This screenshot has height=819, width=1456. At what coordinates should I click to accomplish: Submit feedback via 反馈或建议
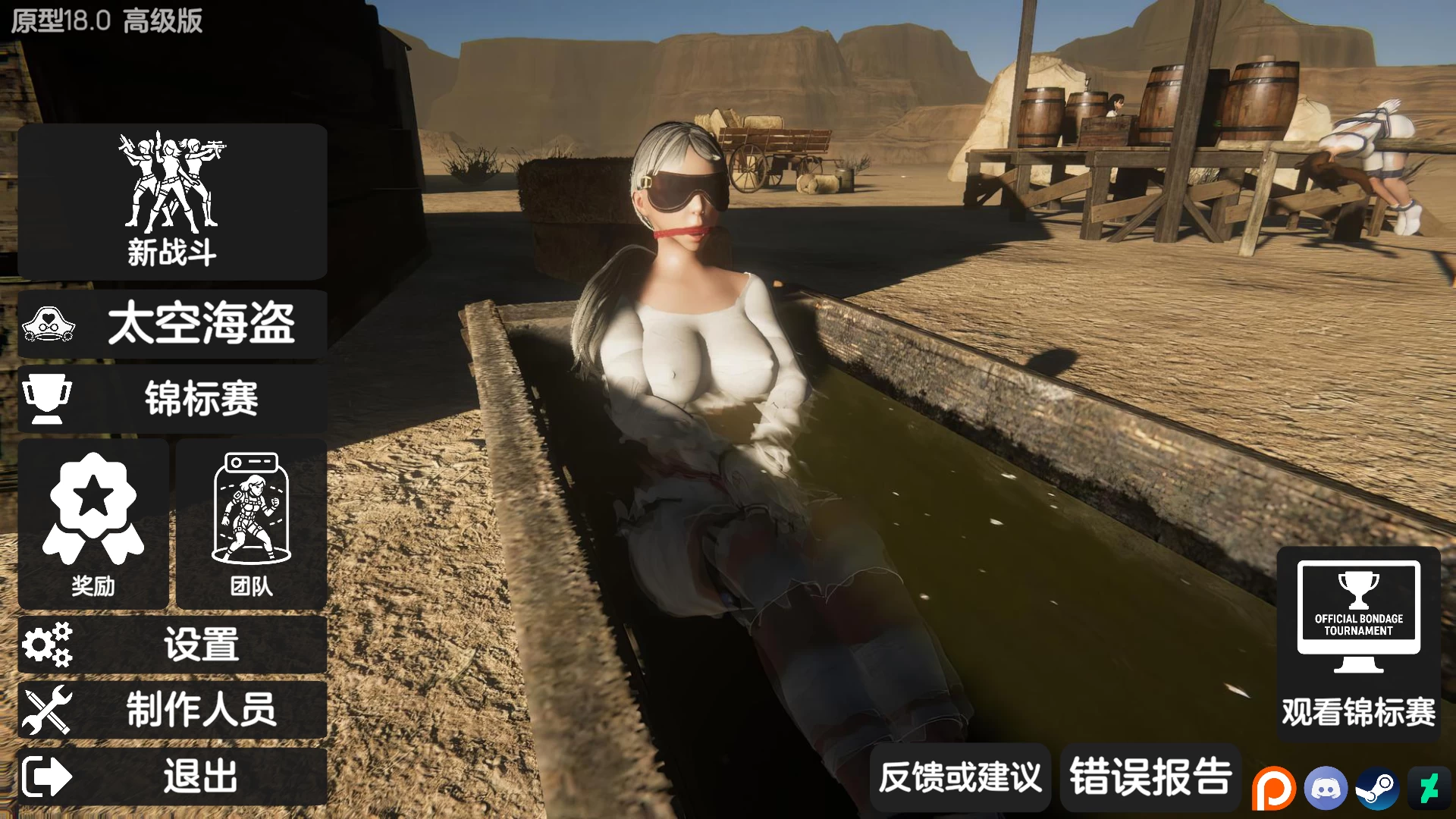point(960,777)
